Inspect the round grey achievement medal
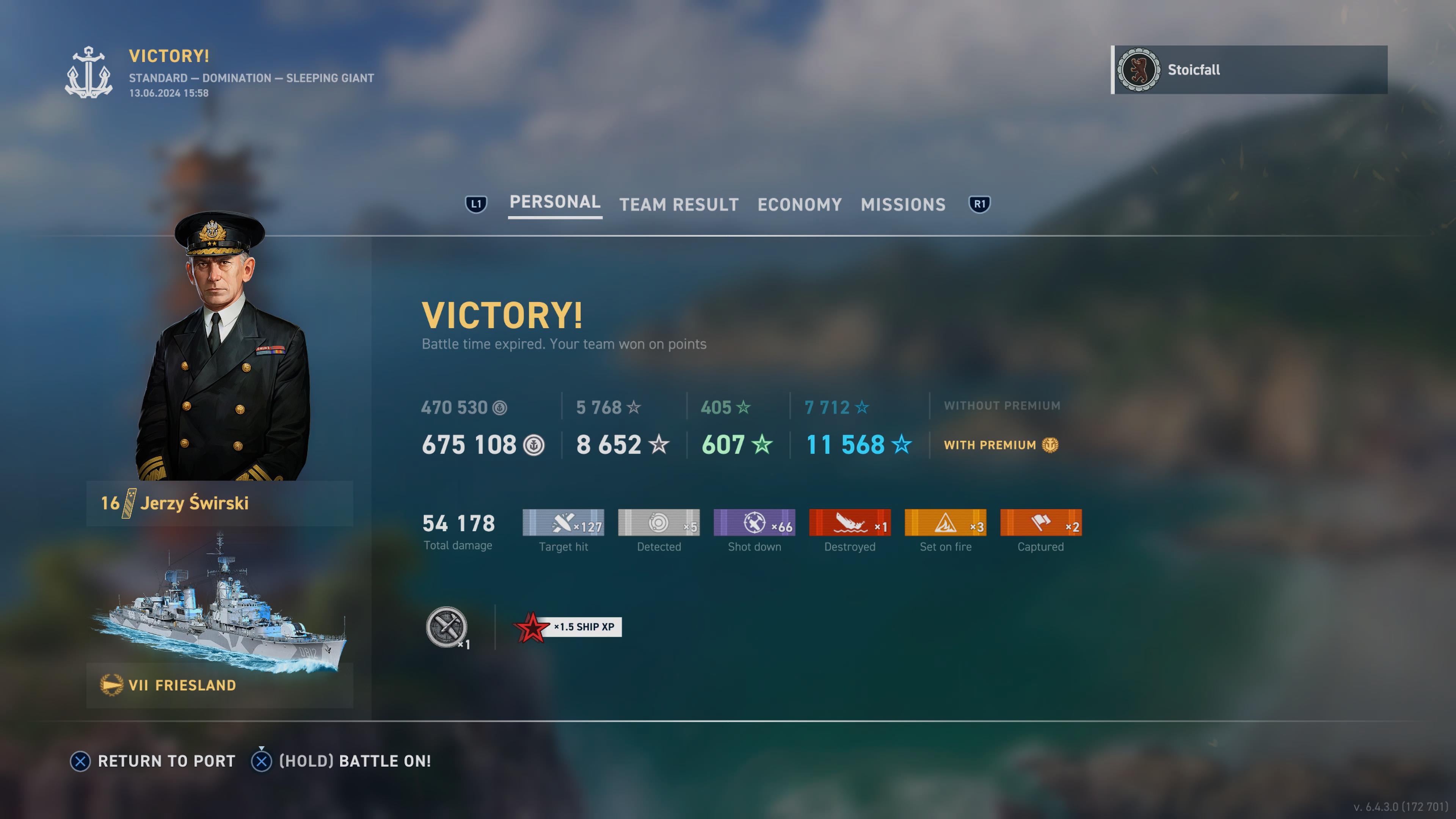The image size is (1456, 819). pos(447,627)
